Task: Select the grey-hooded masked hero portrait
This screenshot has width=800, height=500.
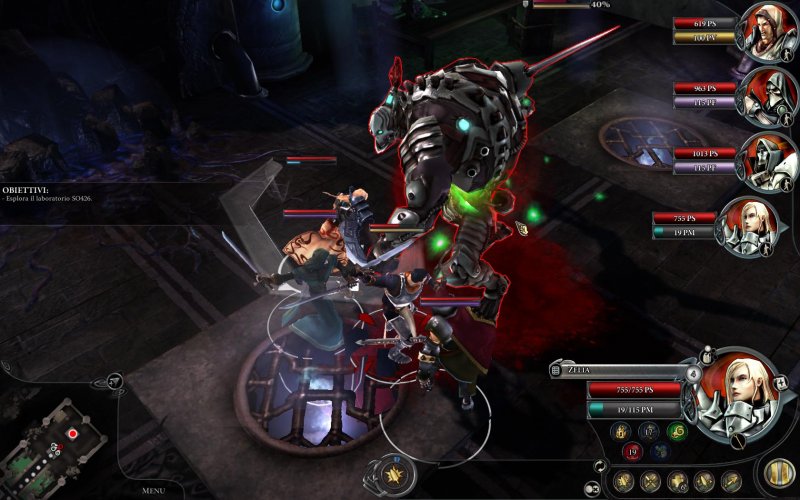Action: (x=770, y=159)
